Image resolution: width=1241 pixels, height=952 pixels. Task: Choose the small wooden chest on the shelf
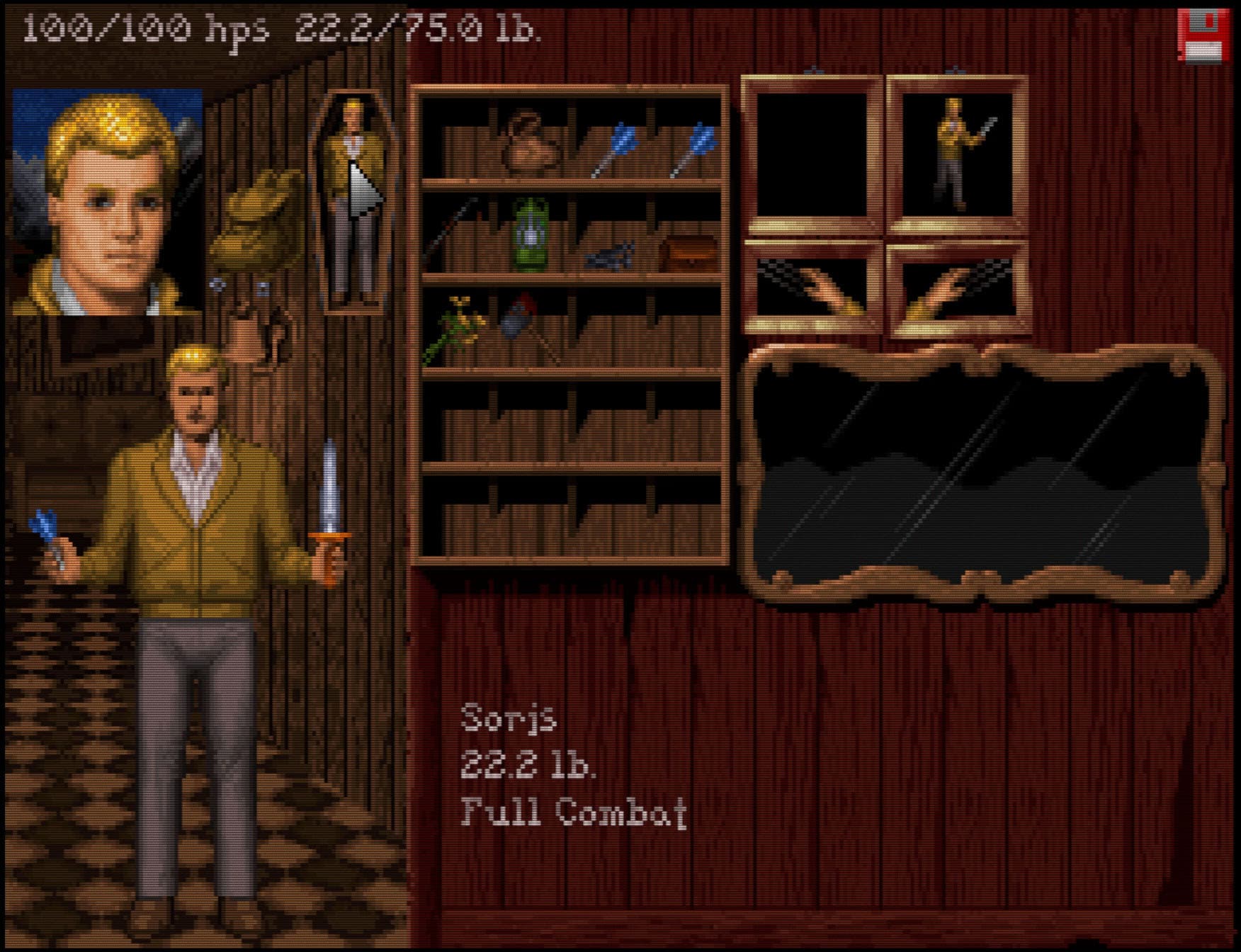coord(686,253)
